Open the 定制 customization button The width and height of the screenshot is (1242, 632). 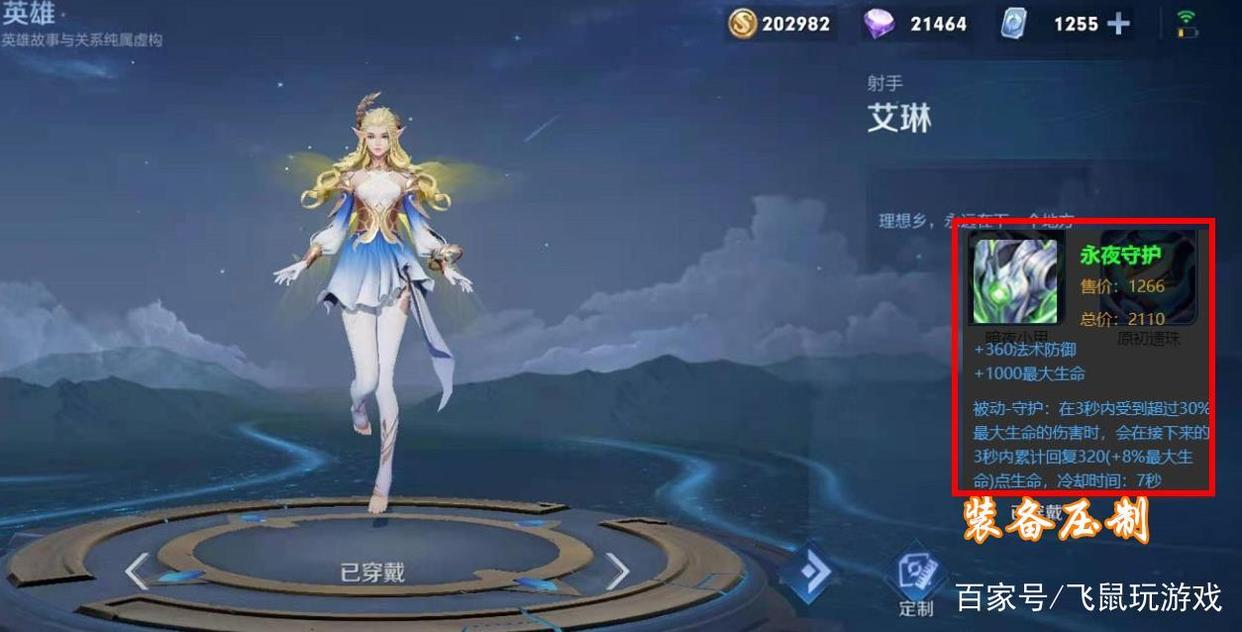tap(916, 583)
